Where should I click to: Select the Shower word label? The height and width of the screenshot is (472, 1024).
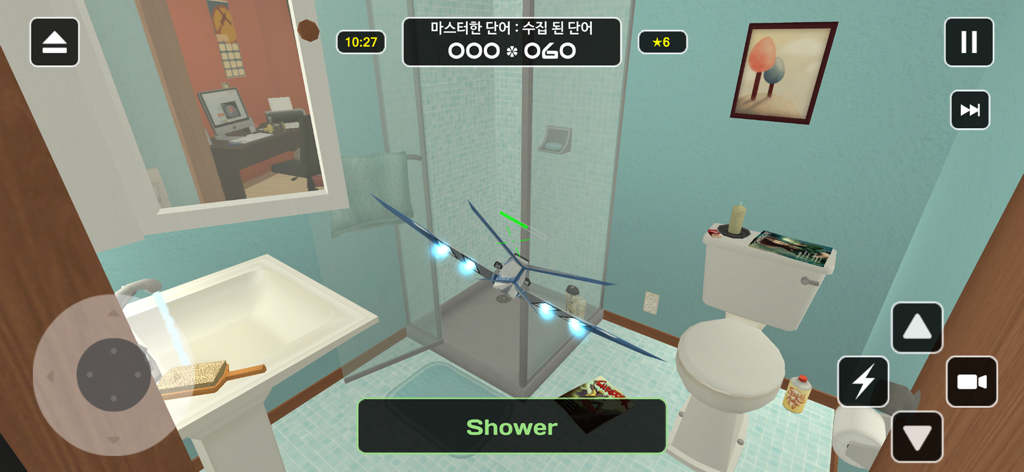(512, 426)
